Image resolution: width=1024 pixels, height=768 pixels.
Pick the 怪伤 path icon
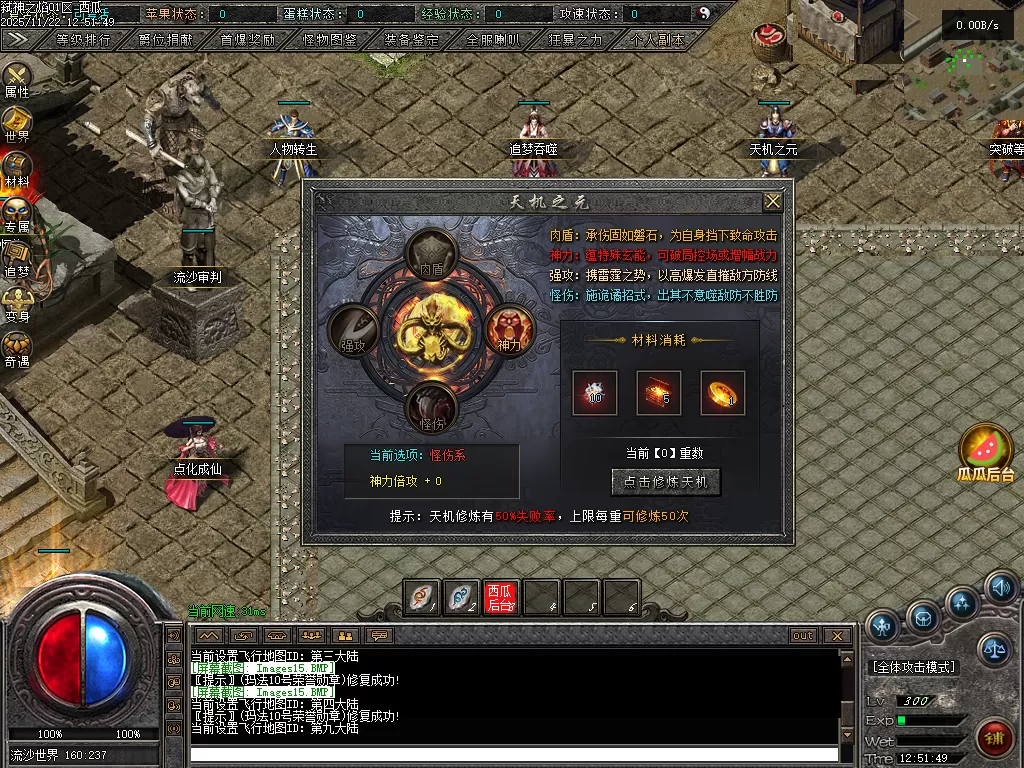tap(431, 406)
